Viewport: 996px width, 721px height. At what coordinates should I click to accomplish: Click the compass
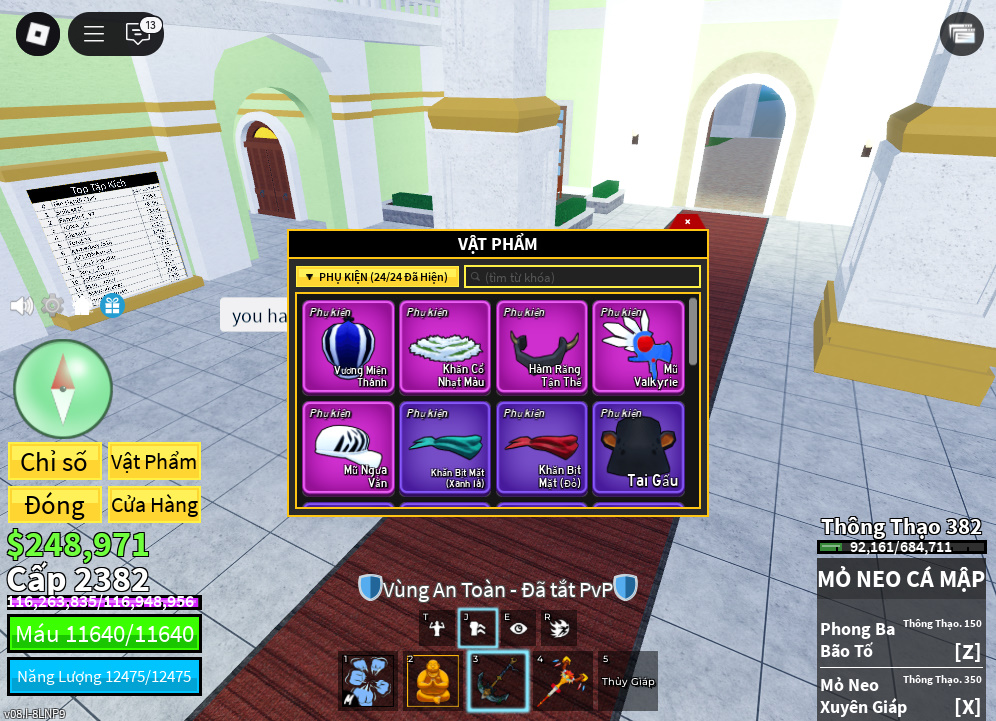click(62, 389)
